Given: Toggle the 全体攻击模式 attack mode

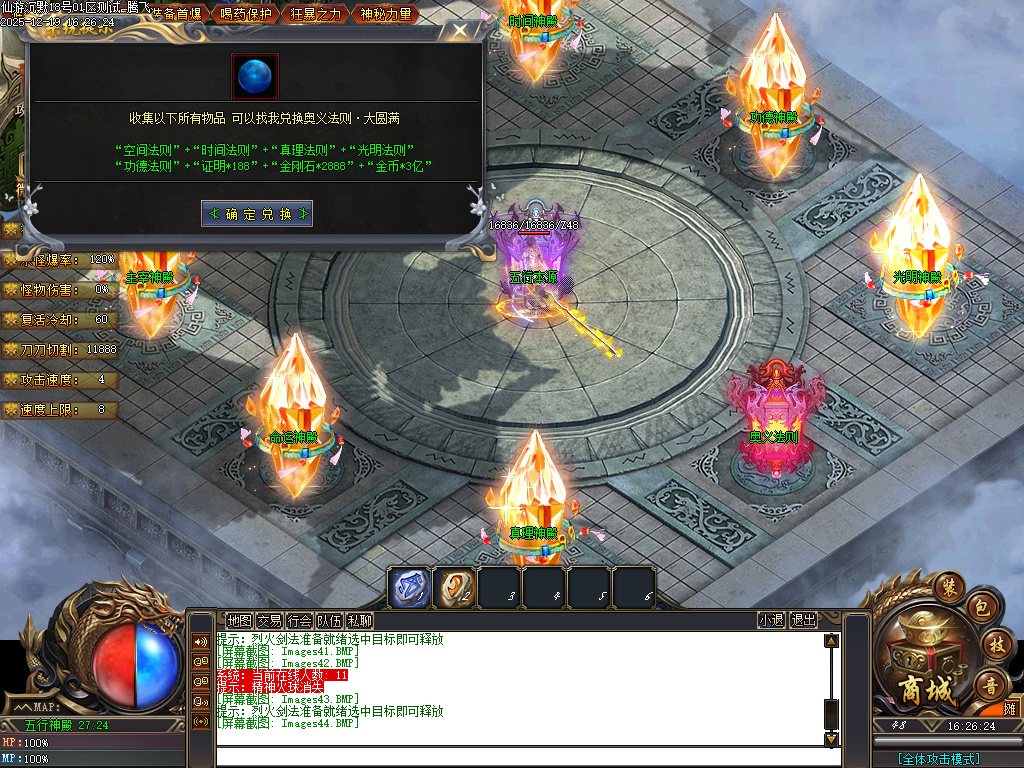Looking at the screenshot, I should coord(938,759).
